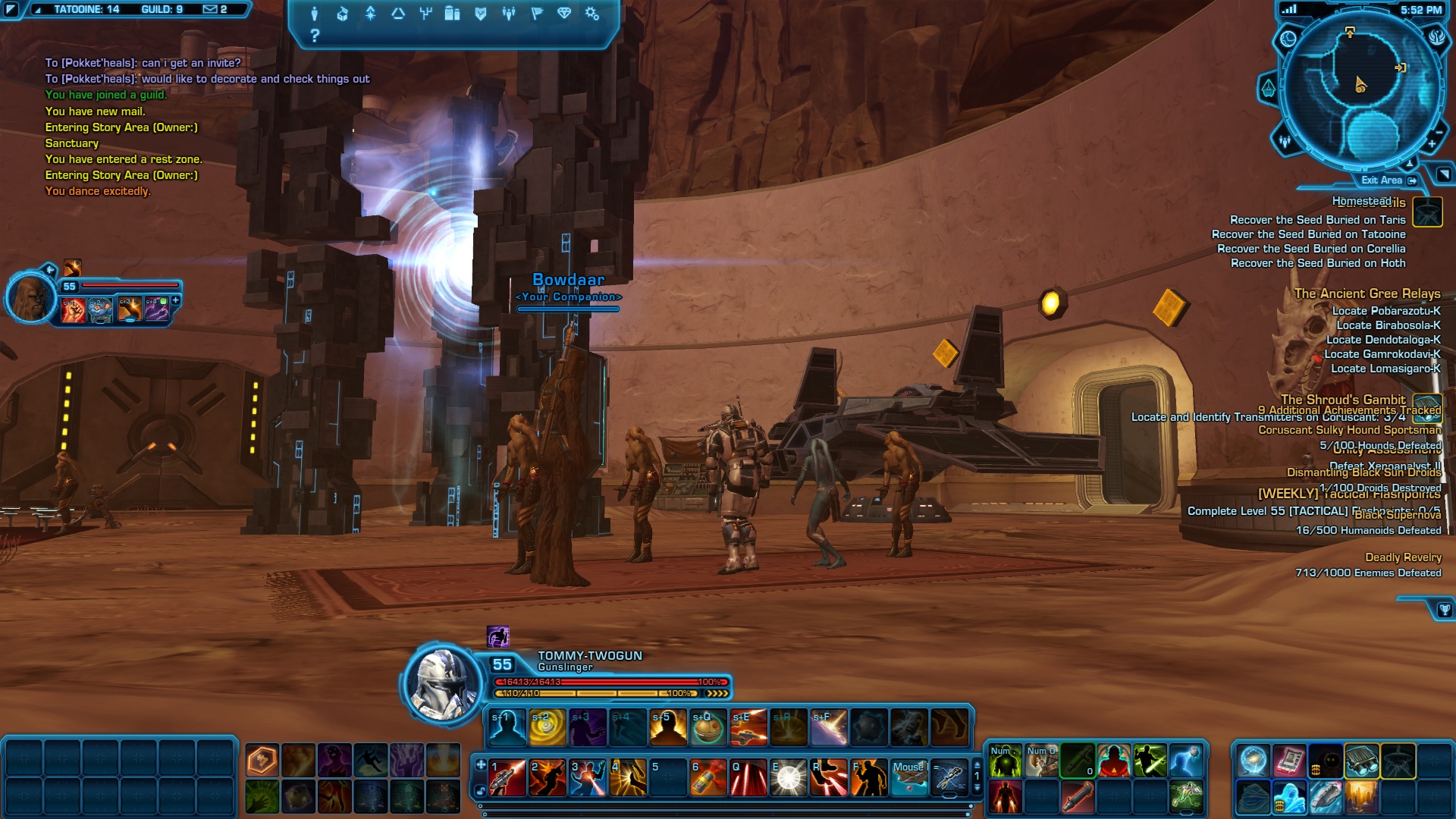Screen dimensions: 1456x819
Task: Use the binoculars item slot
Action: [x=1362, y=761]
